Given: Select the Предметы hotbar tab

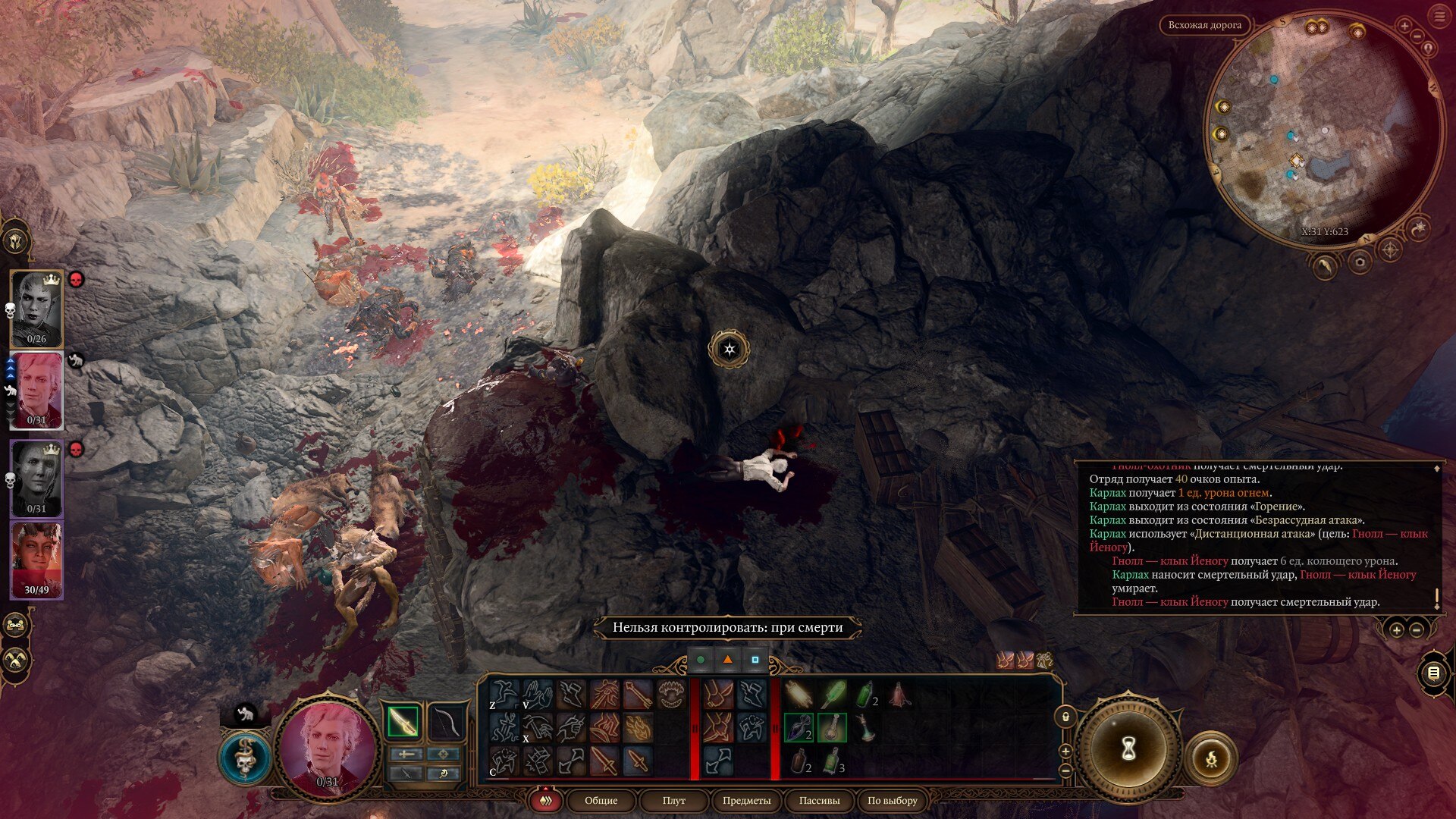Looking at the screenshot, I should click(x=746, y=800).
